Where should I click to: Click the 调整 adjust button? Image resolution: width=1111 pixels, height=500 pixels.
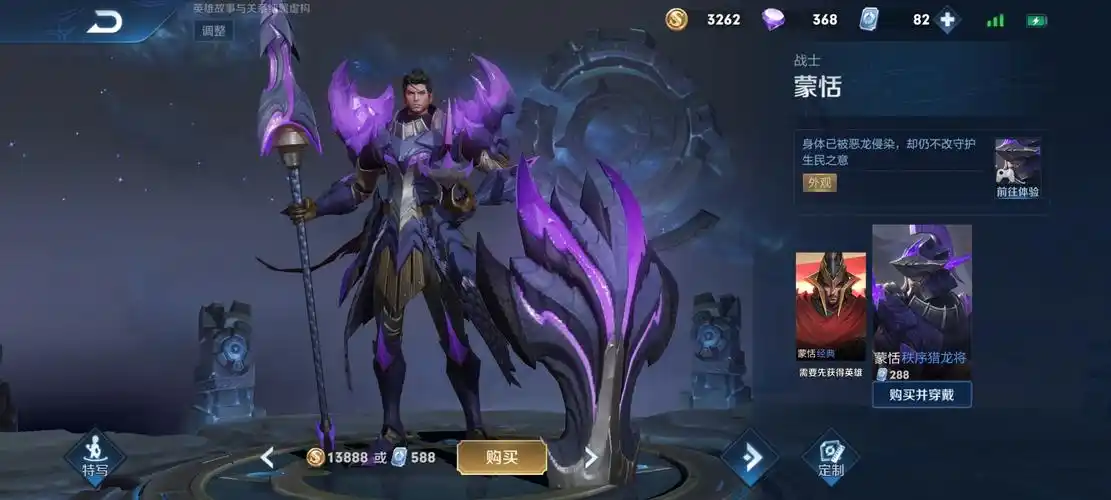pos(214,30)
